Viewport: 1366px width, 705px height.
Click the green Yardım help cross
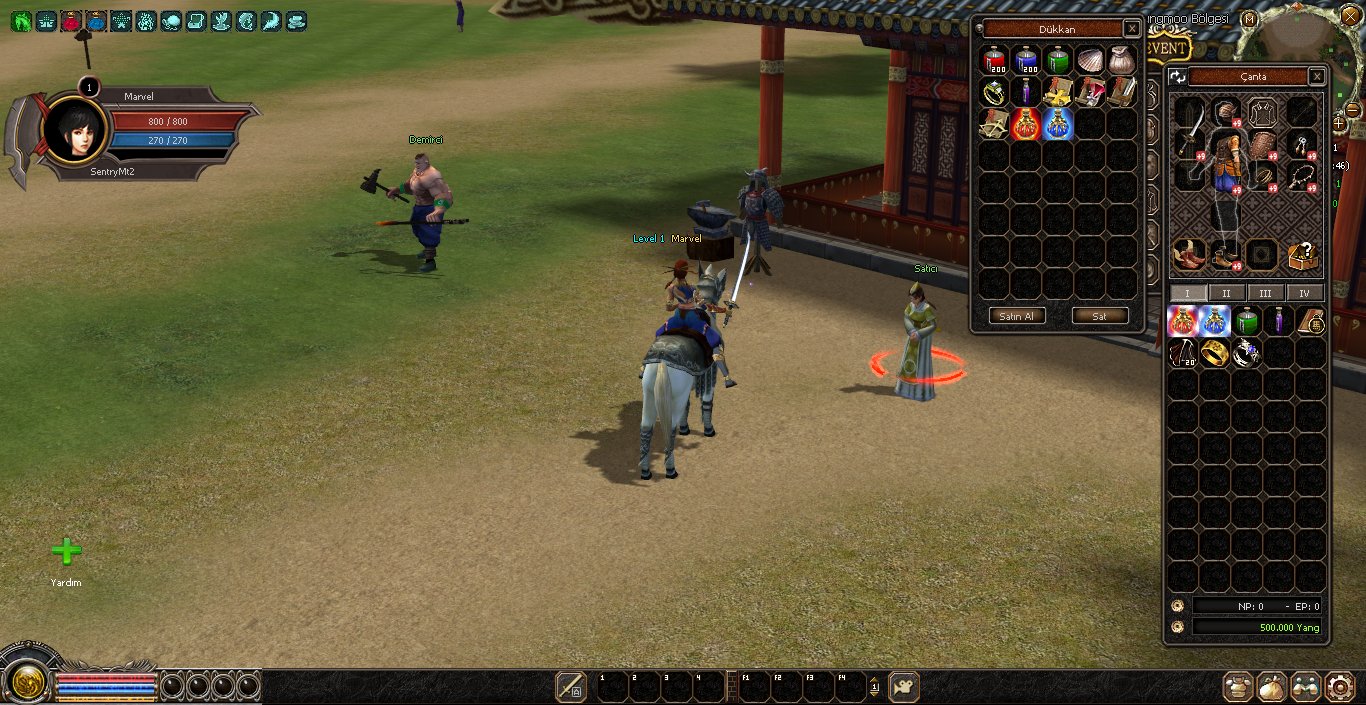66,551
